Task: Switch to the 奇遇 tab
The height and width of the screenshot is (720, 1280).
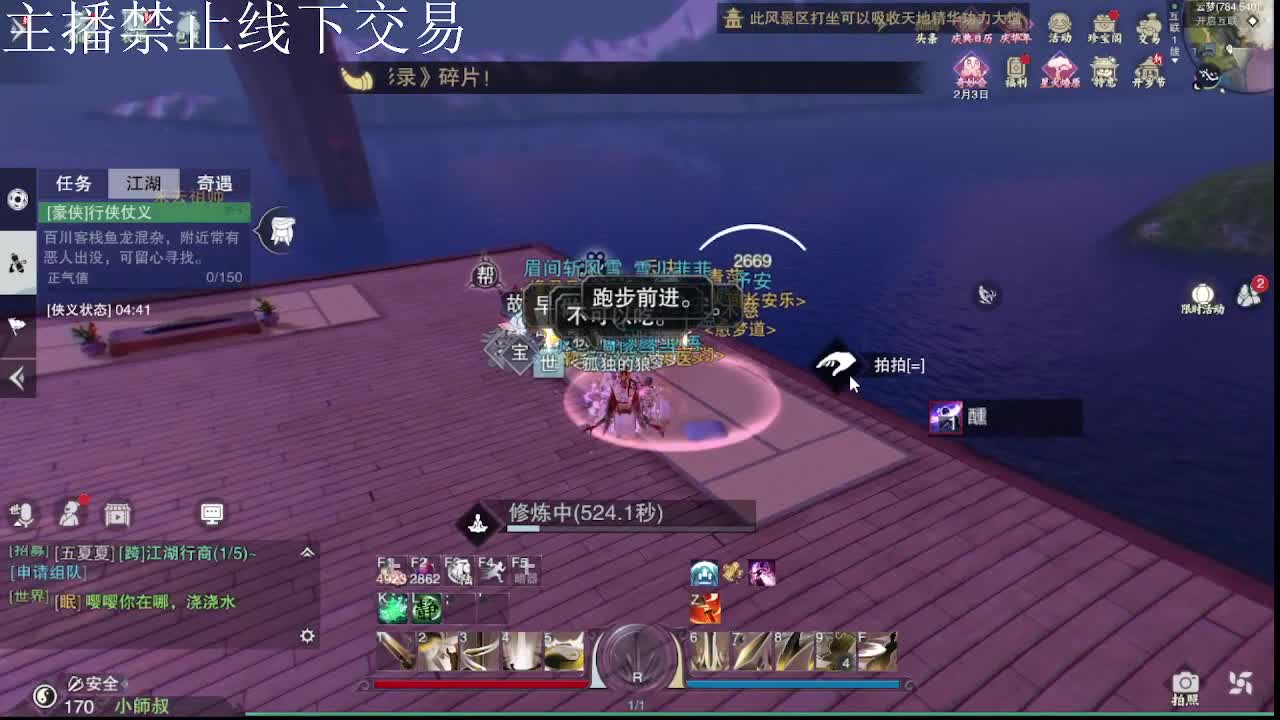Action: 213,184
